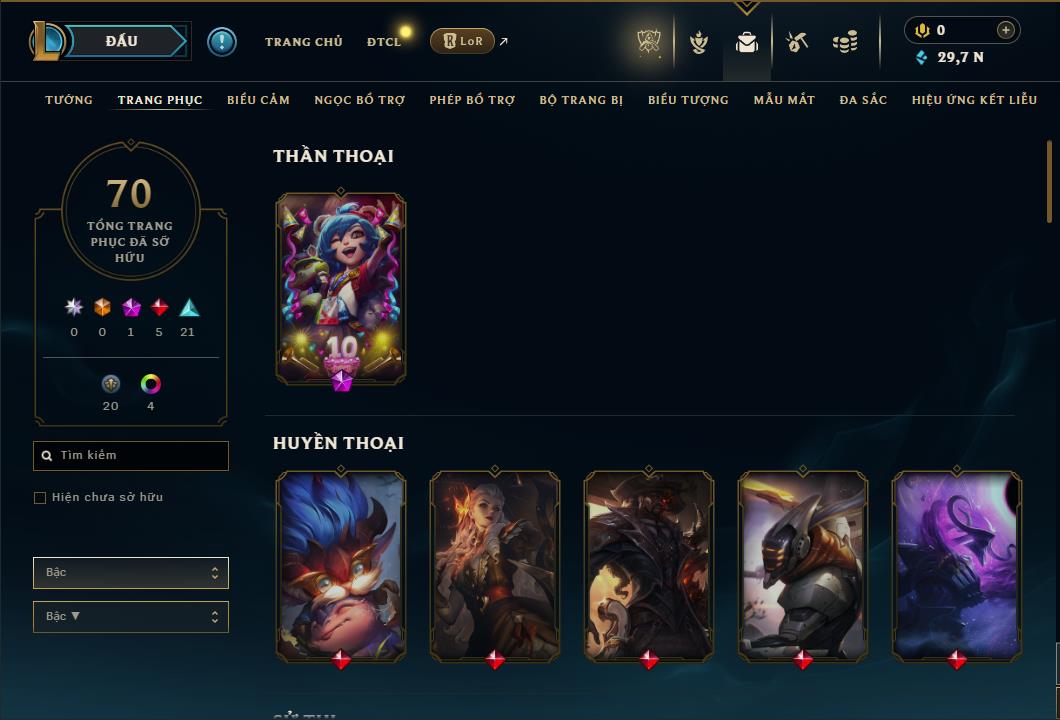
Task: Open the coin-stack store icon
Action: tap(845, 42)
